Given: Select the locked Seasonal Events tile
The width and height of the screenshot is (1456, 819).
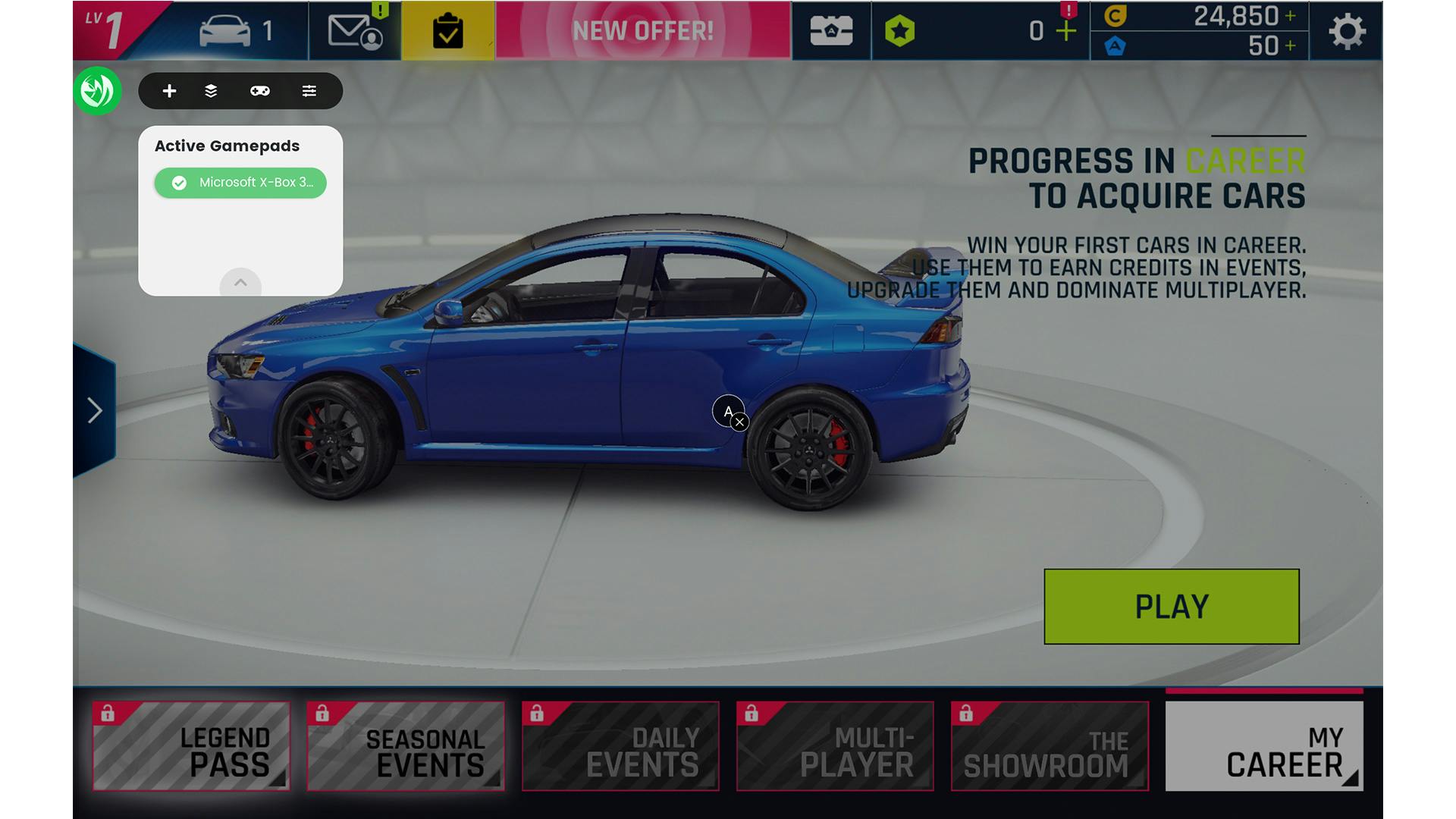Looking at the screenshot, I should (x=406, y=746).
